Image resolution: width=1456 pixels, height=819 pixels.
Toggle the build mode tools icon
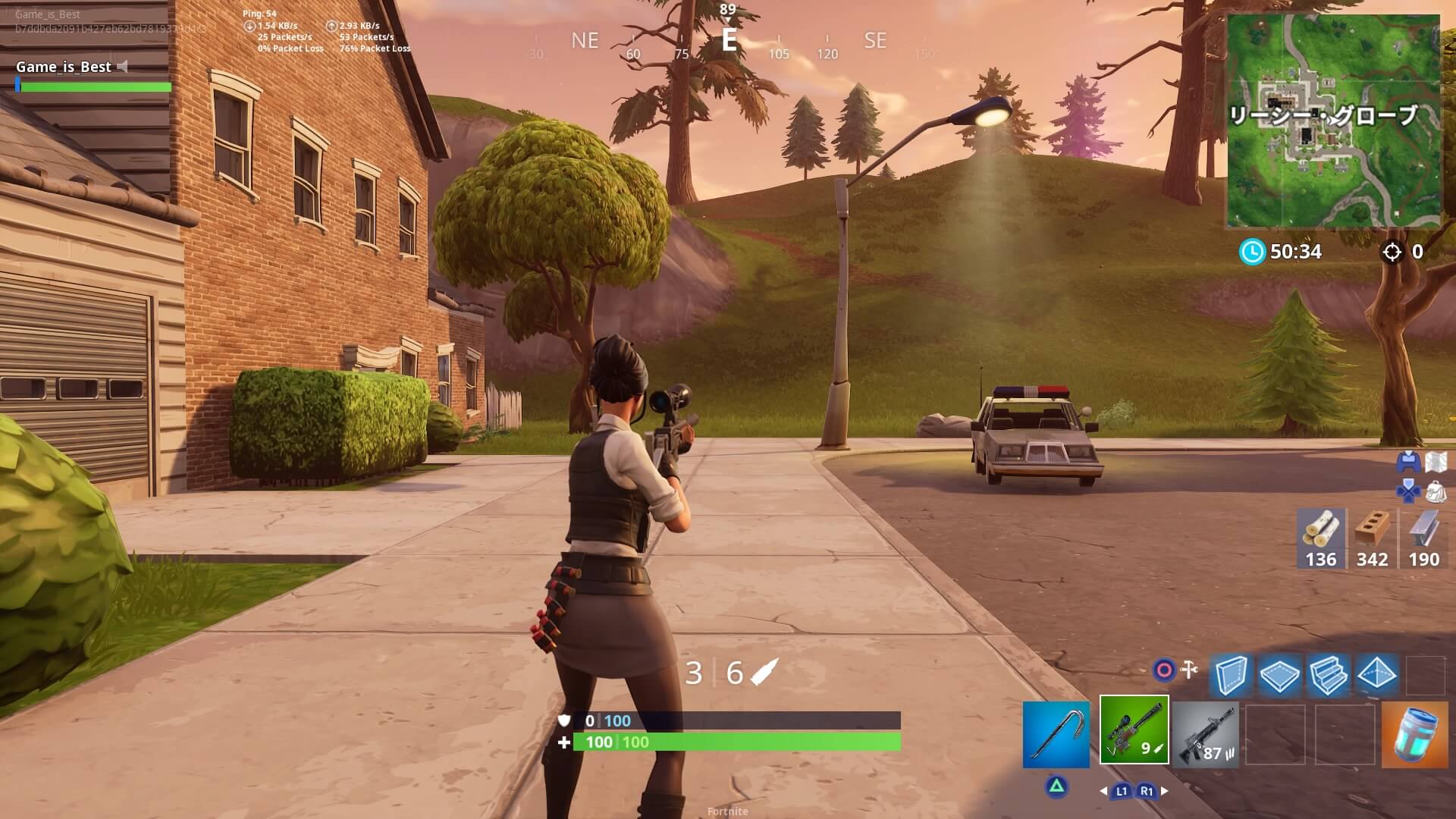pos(1190,669)
